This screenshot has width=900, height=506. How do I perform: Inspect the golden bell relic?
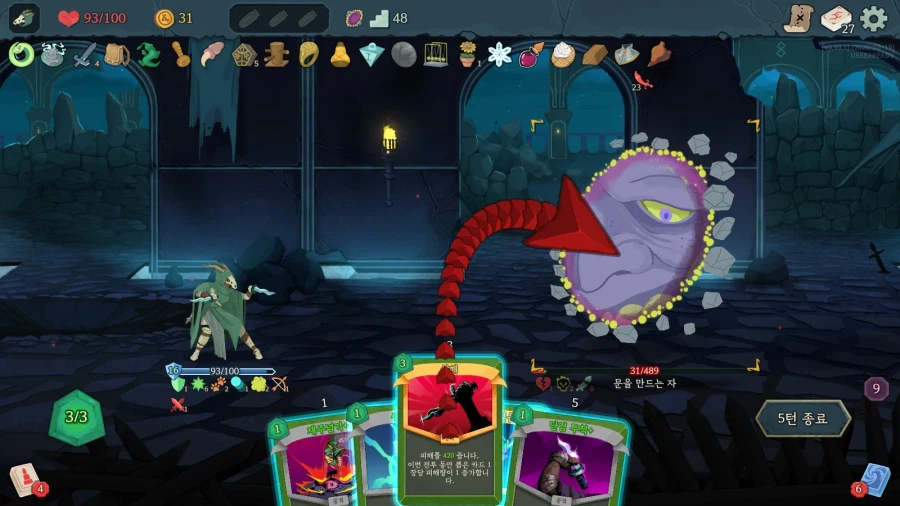coord(340,54)
